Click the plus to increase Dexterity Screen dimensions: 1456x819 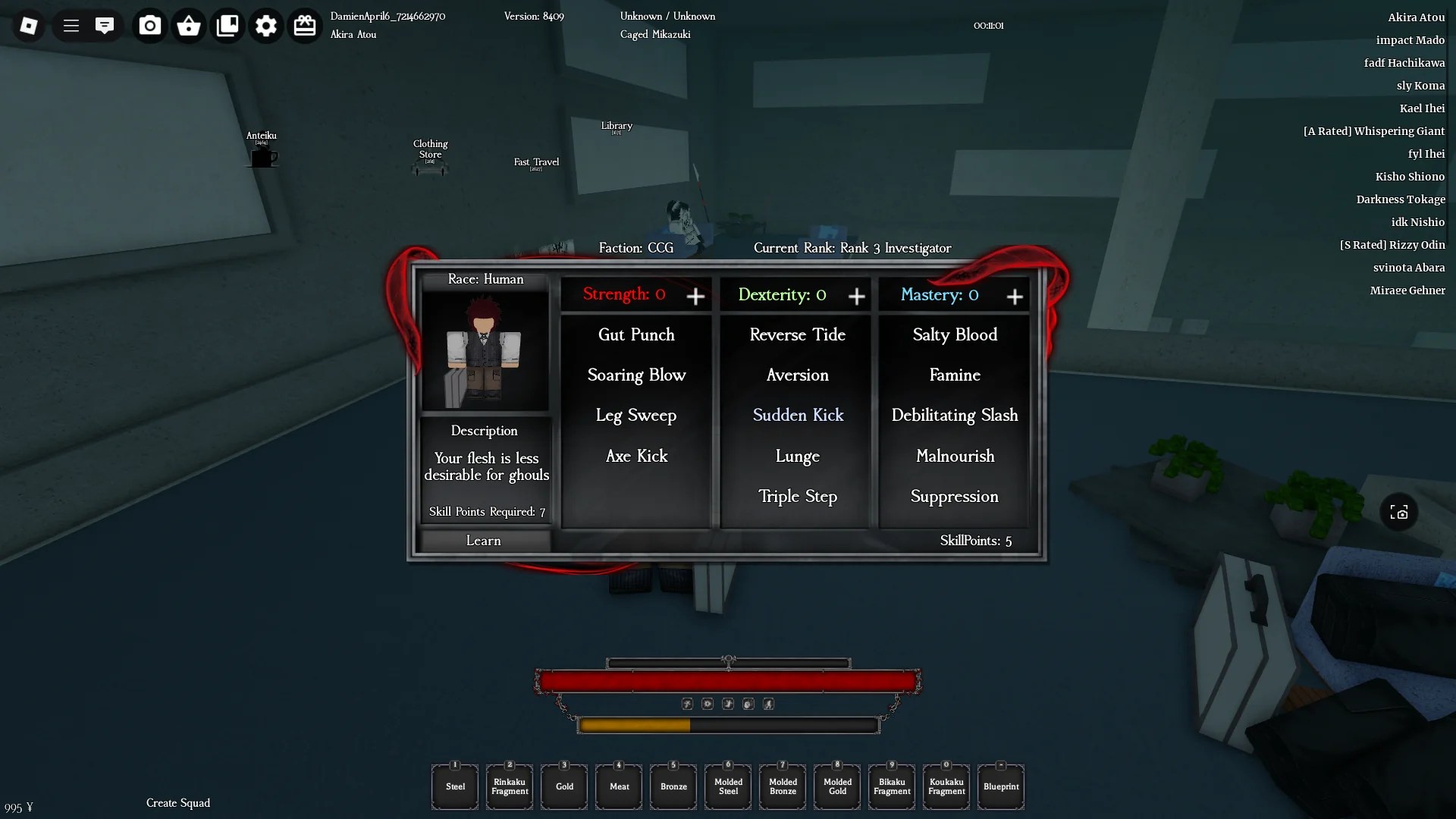coord(856,297)
